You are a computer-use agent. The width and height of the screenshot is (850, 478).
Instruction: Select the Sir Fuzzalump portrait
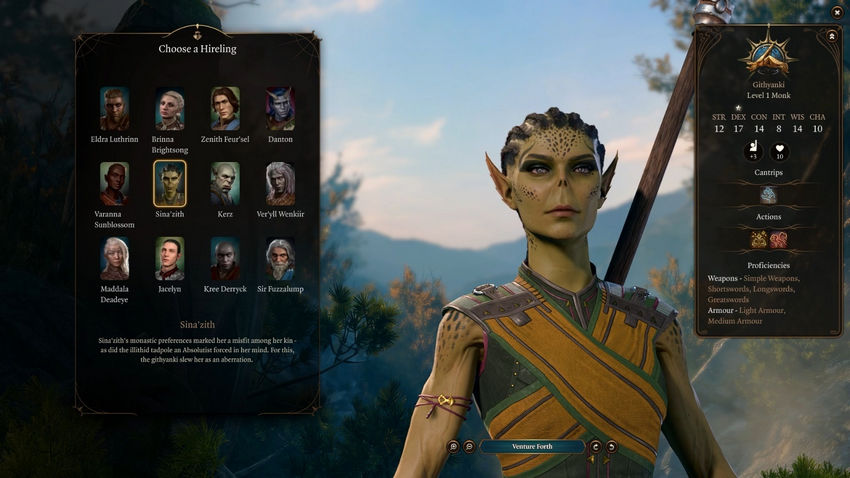pos(280,259)
